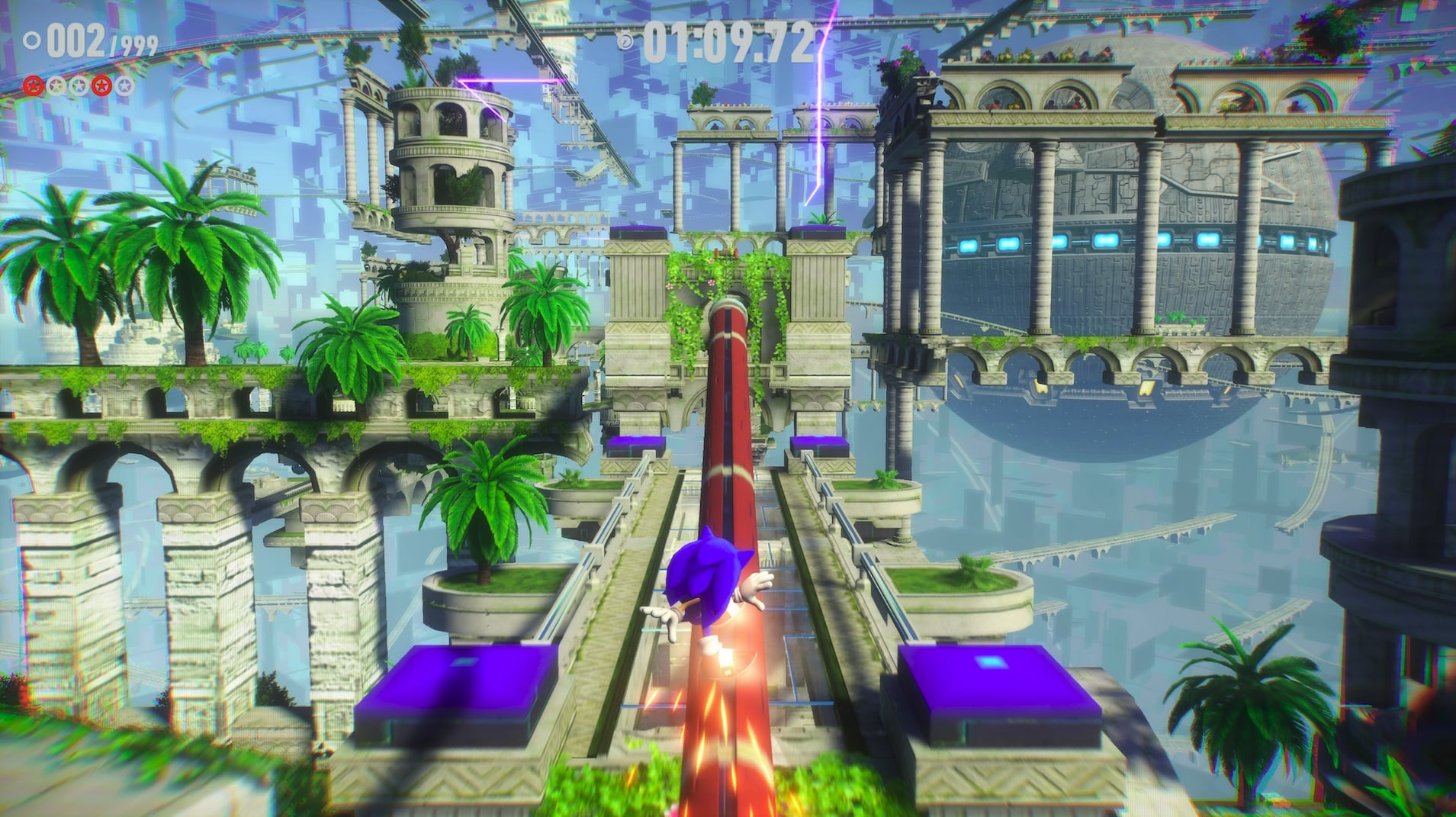Image resolution: width=1456 pixels, height=817 pixels.
Task: Click the ring icon beside the ring counter
Action: [32, 40]
